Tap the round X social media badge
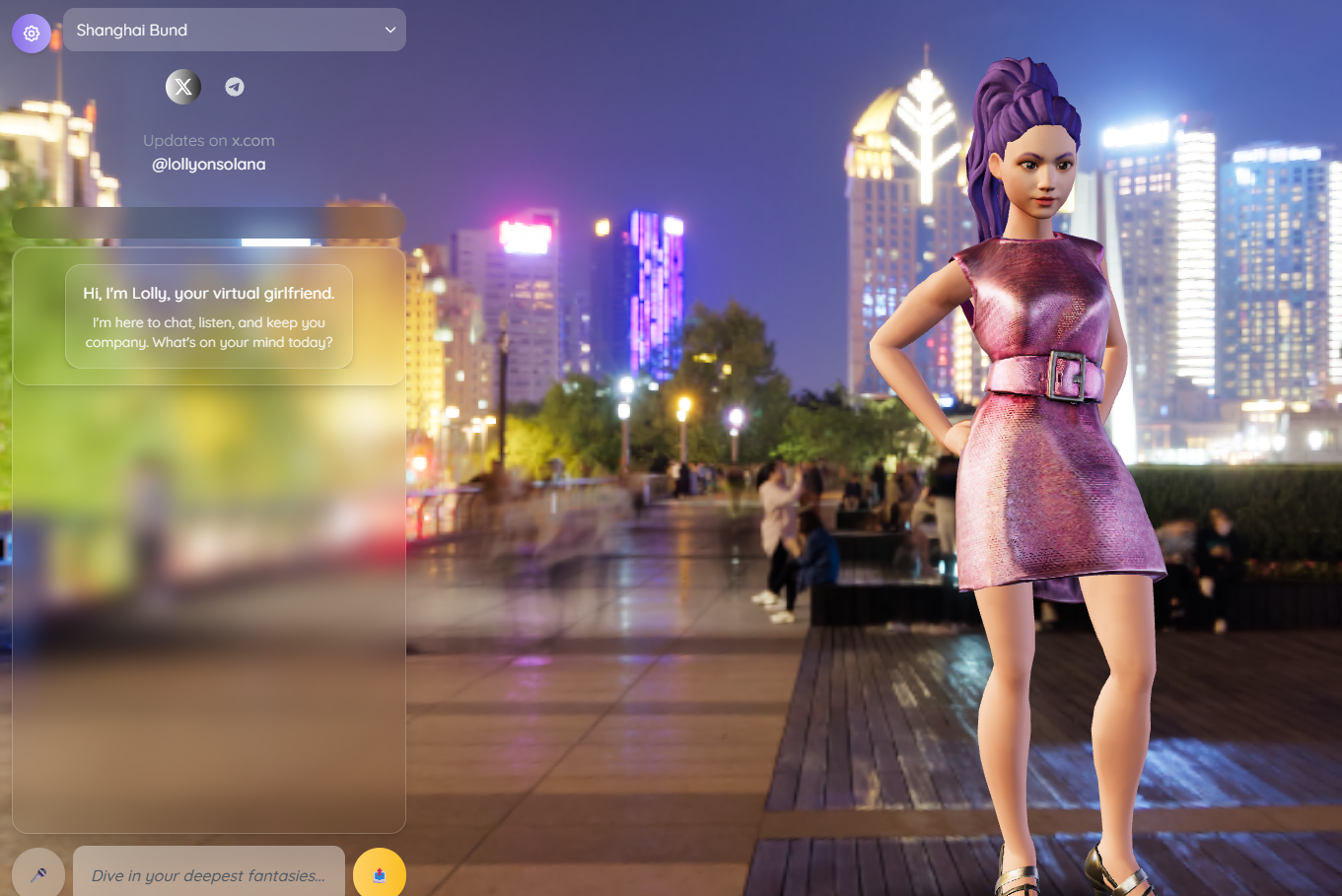This screenshot has width=1342, height=896. (x=182, y=87)
